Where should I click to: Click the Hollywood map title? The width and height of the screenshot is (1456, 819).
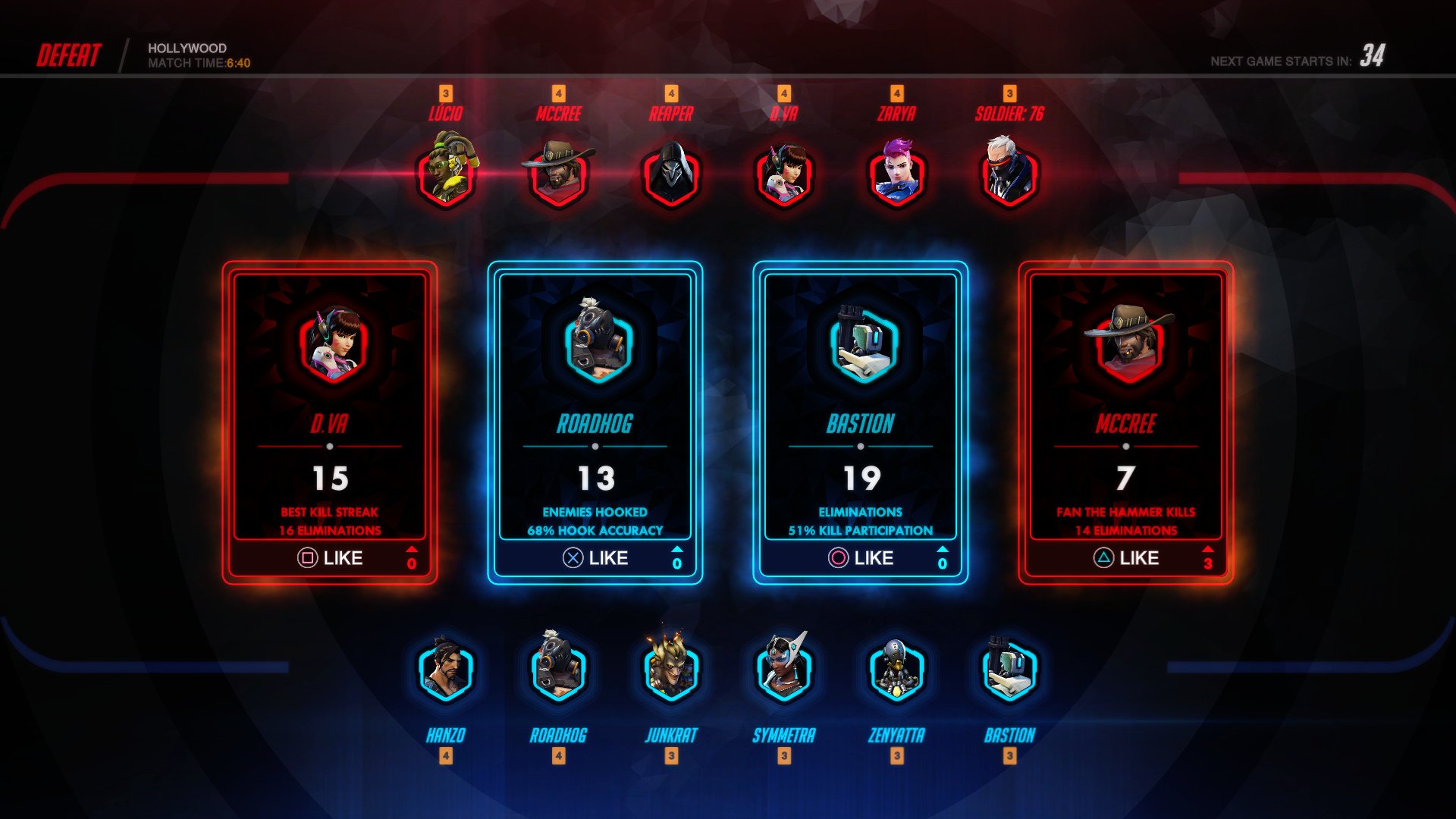(x=186, y=48)
